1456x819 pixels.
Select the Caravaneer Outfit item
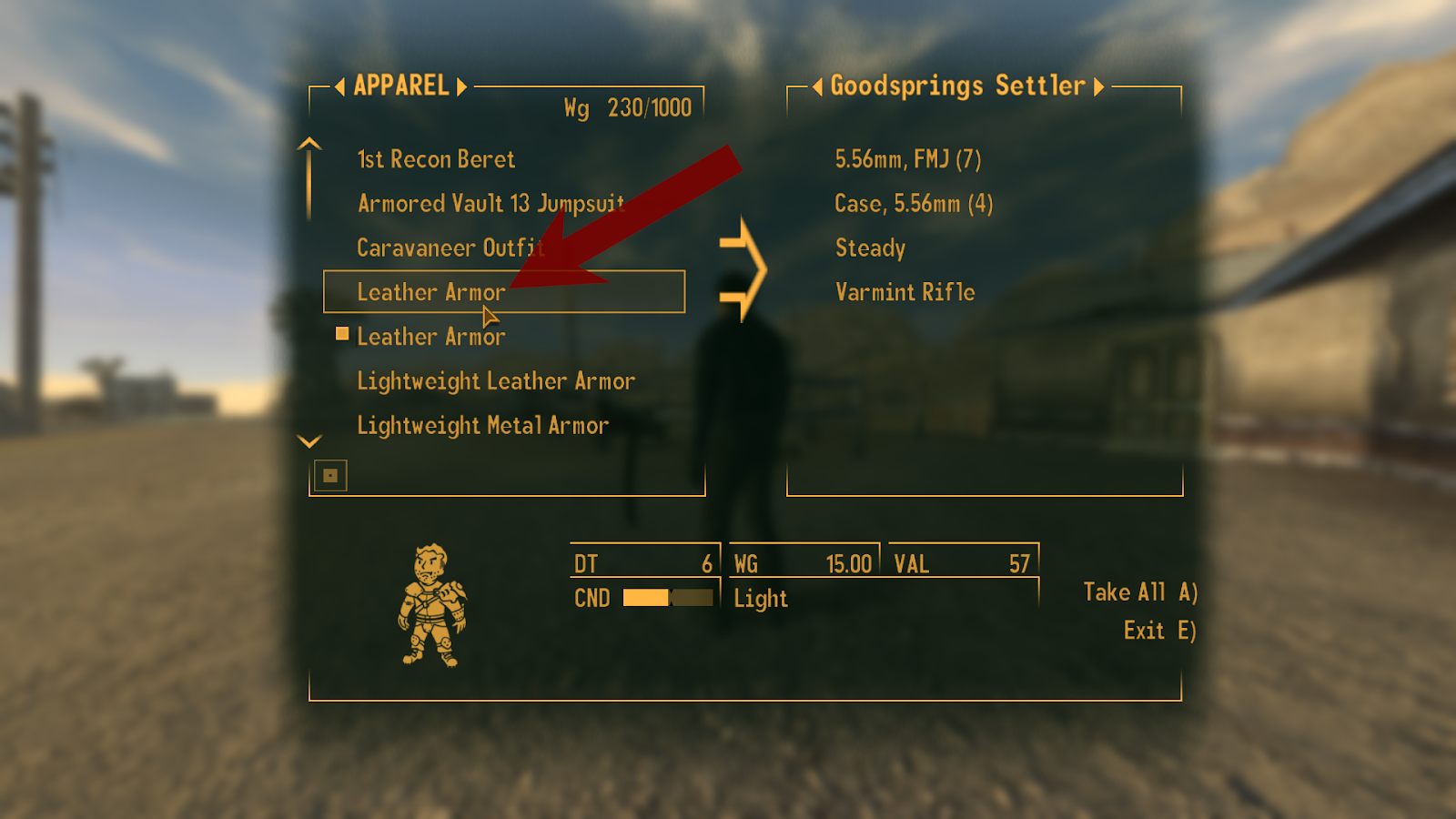448,248
